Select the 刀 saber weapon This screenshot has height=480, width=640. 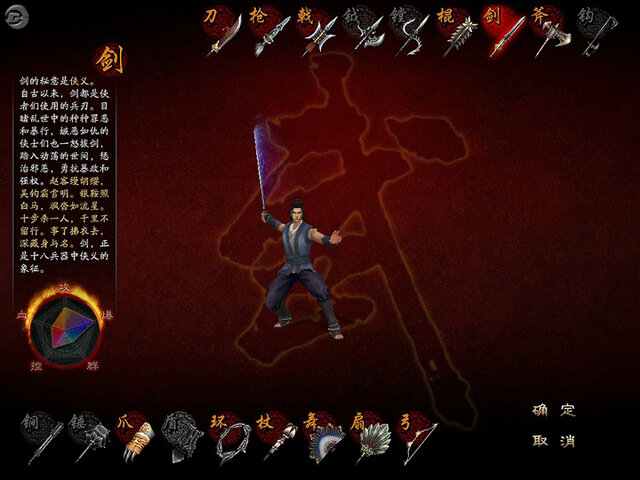click(222, 32)
